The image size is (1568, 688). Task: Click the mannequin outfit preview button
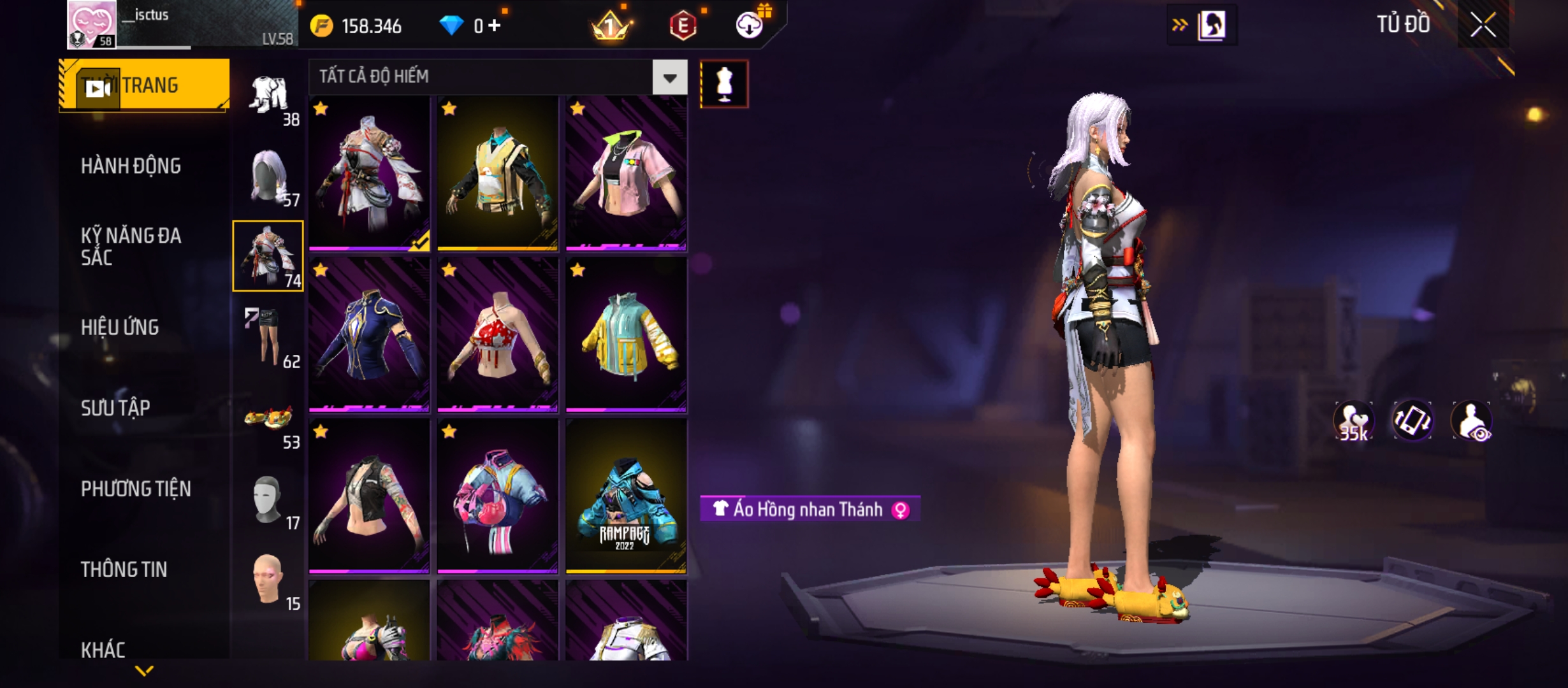pos(724,84)
